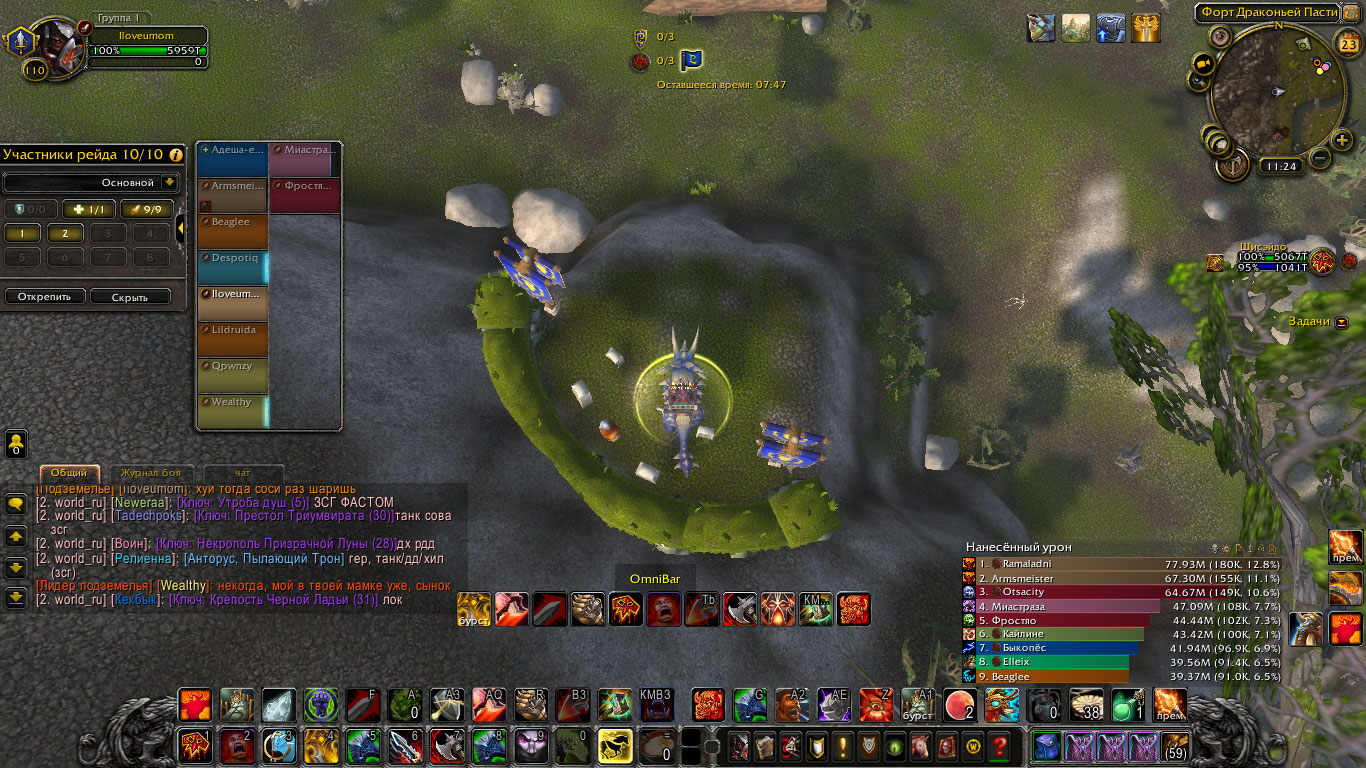The height and width of the screenshot is (768, 1366).
Task: Collapse the Задачи objectives tracker
Action: 1342,322
